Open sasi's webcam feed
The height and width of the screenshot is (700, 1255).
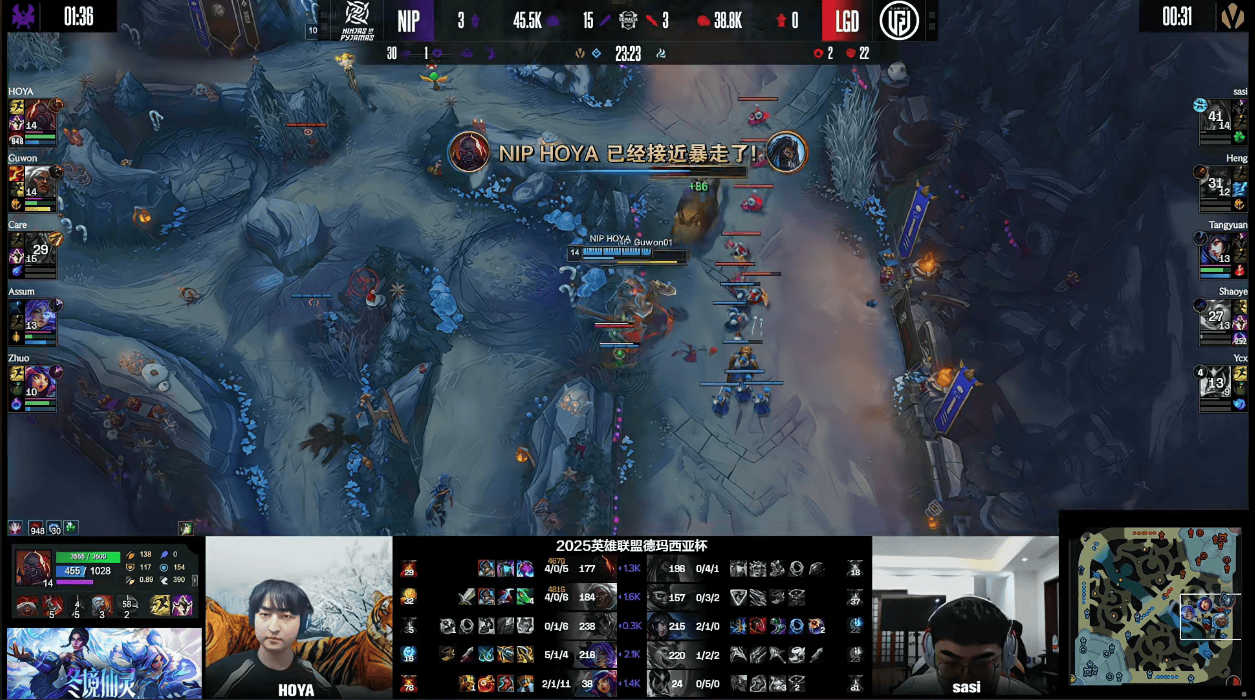pyautogui.click(x=965, y=617)
